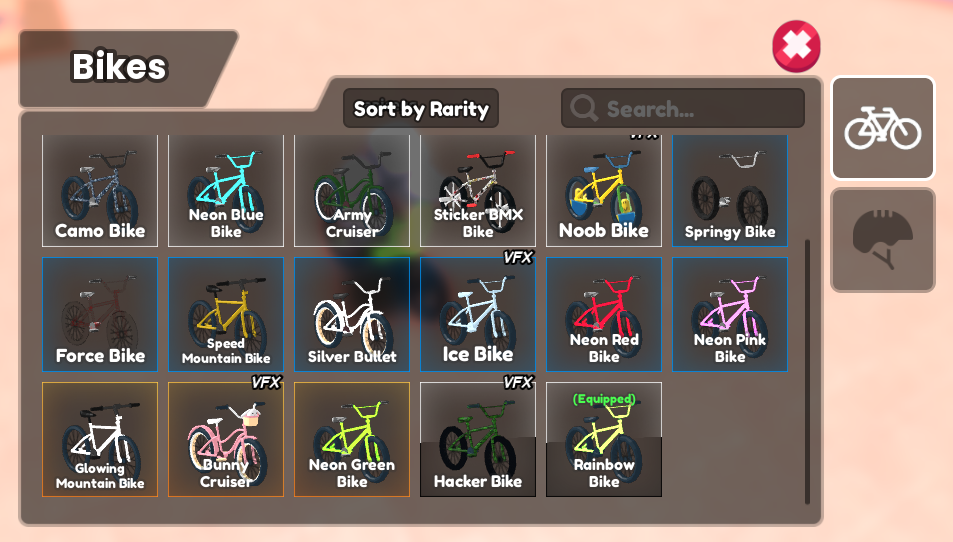Viewport: 953px width, 542px height.
Task: Choose the Neon Blue Bike
Action: coord(226,191)
